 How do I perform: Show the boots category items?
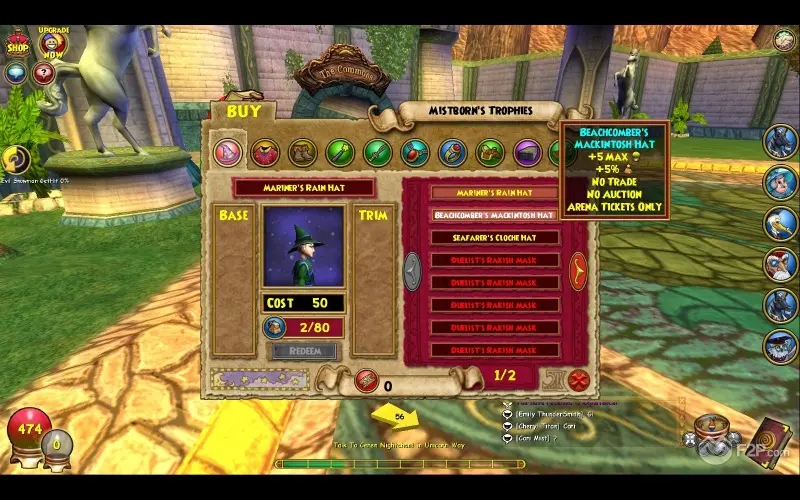click(302, 153)
